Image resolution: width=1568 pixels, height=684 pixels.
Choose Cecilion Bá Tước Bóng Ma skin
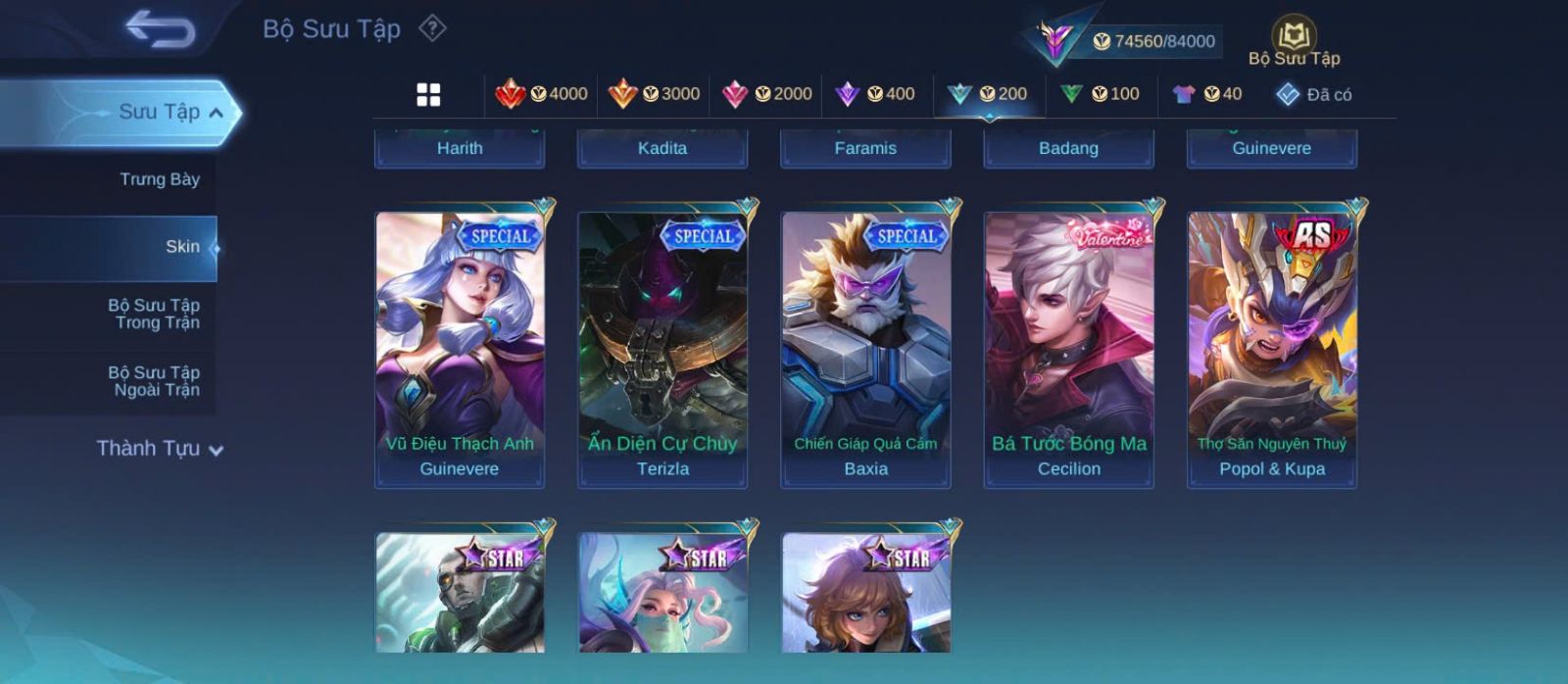[x=1069, y=349]
